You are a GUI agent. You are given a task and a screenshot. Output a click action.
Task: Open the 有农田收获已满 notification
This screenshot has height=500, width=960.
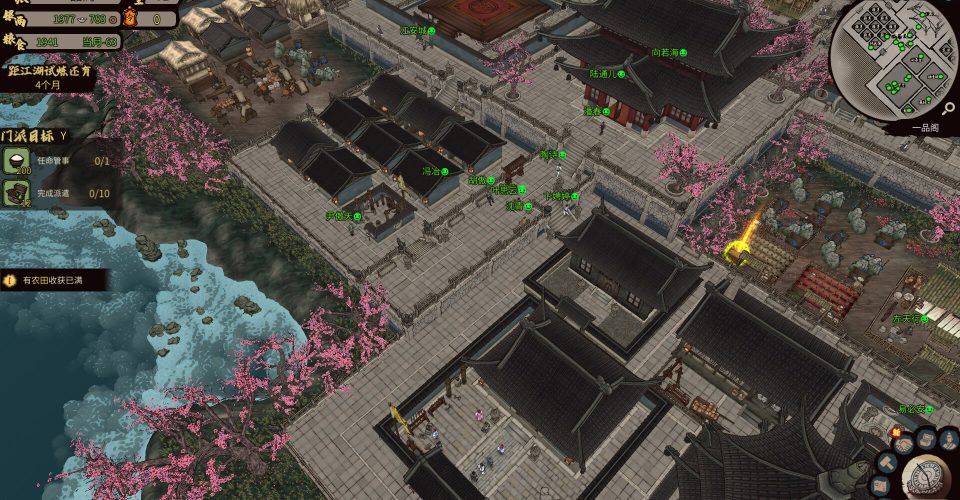click(50, 281)
